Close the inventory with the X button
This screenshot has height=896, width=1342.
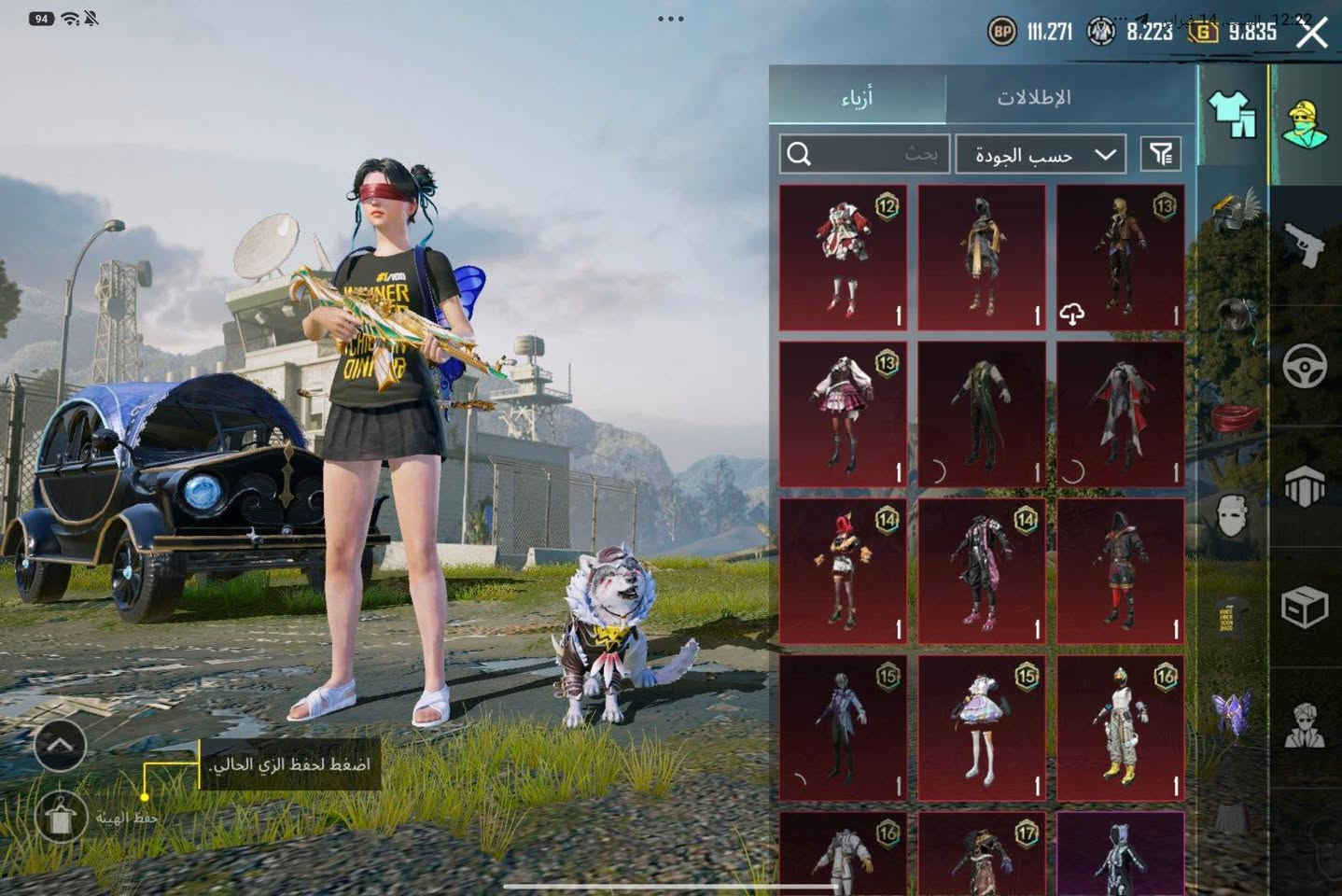click(1311, 35)
